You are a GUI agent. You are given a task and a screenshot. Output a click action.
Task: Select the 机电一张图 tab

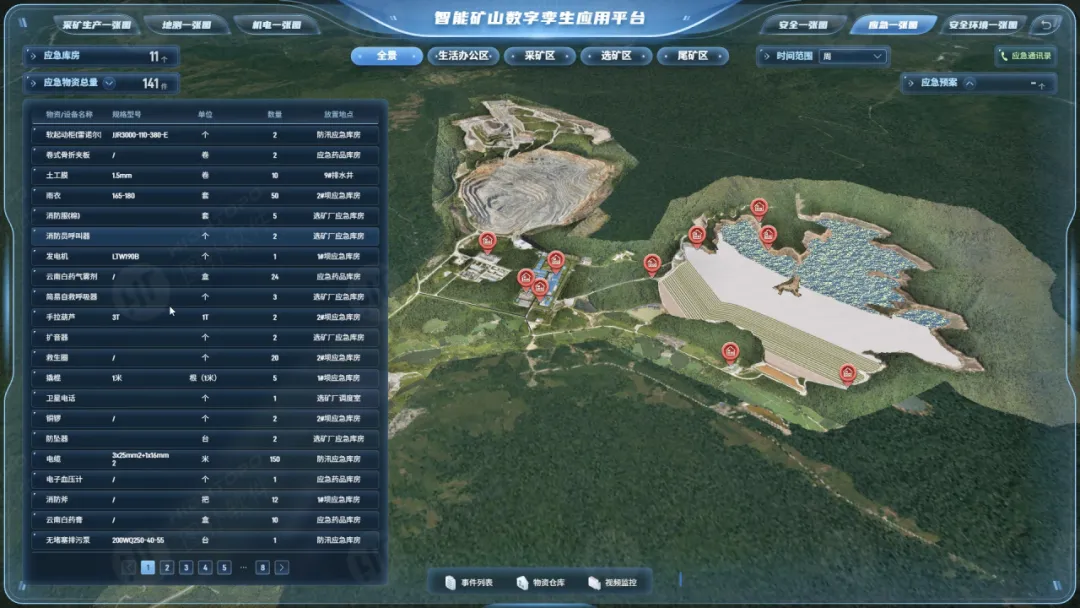pyautogui.click(x=272, y=25)
